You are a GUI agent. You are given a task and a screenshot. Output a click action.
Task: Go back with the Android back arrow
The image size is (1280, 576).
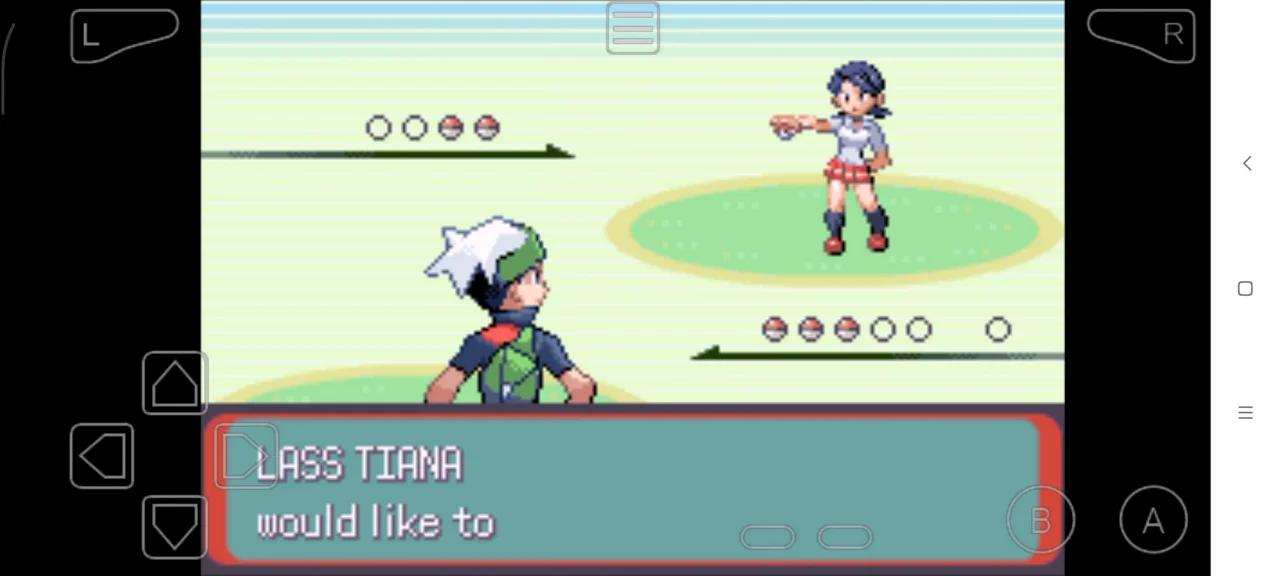[x=1246, y=163]
